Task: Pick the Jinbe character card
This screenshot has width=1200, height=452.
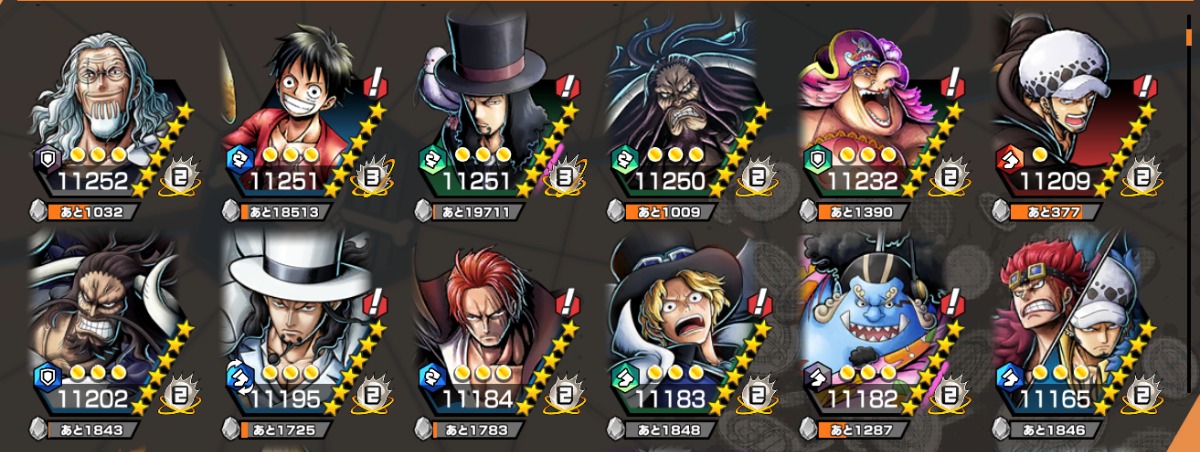Action: click(x=875, y=325)
